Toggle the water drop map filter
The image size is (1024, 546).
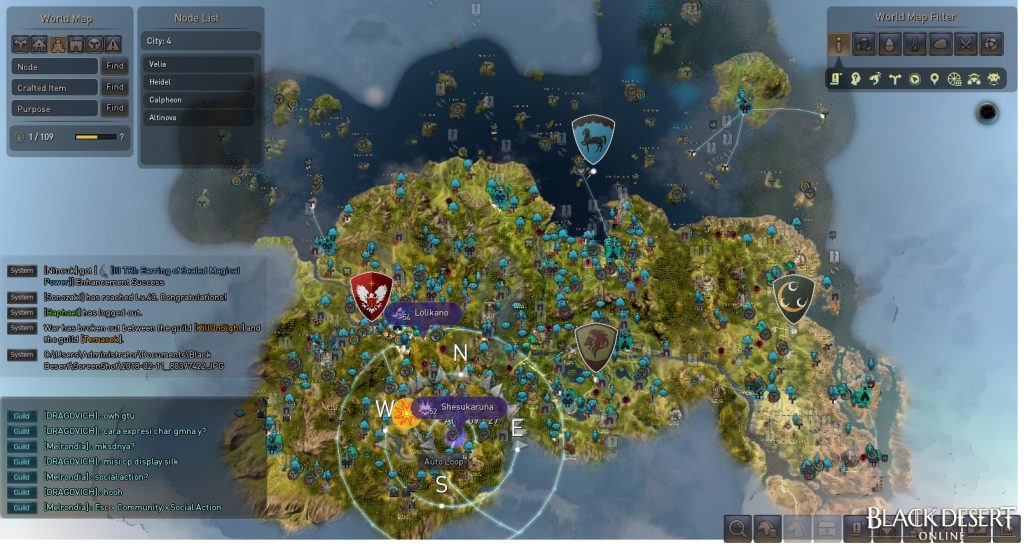[x=889, y=44]
